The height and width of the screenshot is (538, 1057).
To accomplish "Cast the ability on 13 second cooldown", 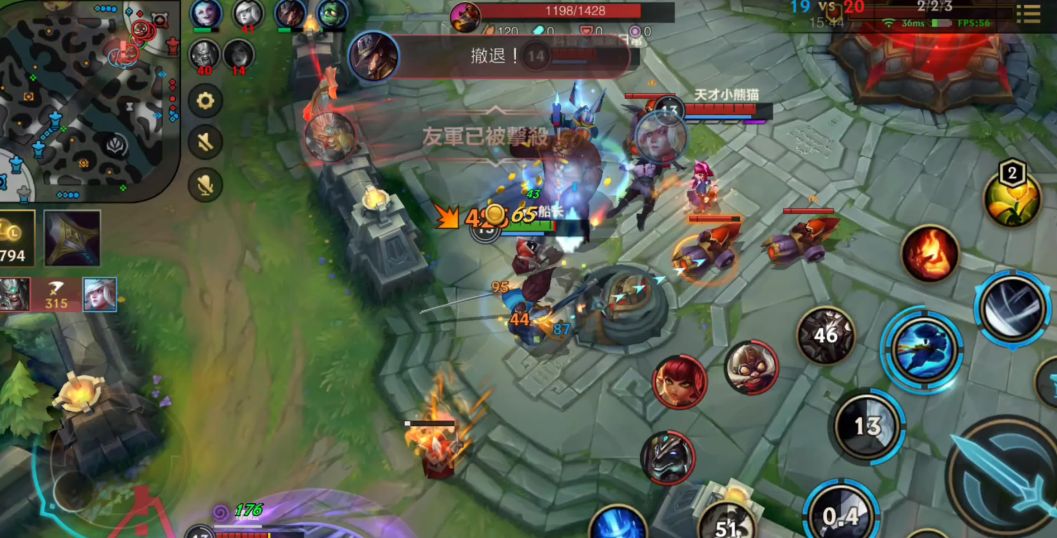I will [867, 427].
